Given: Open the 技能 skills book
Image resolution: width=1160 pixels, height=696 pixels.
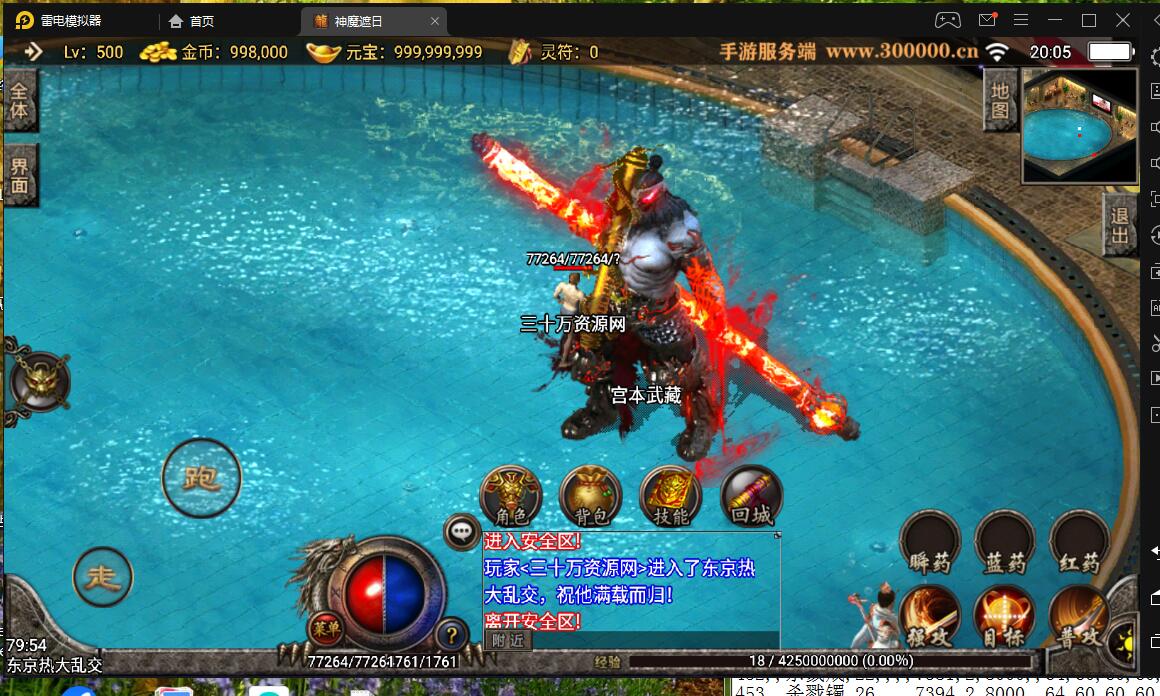Looking at the screenshot, I should [x=670, y=496].
